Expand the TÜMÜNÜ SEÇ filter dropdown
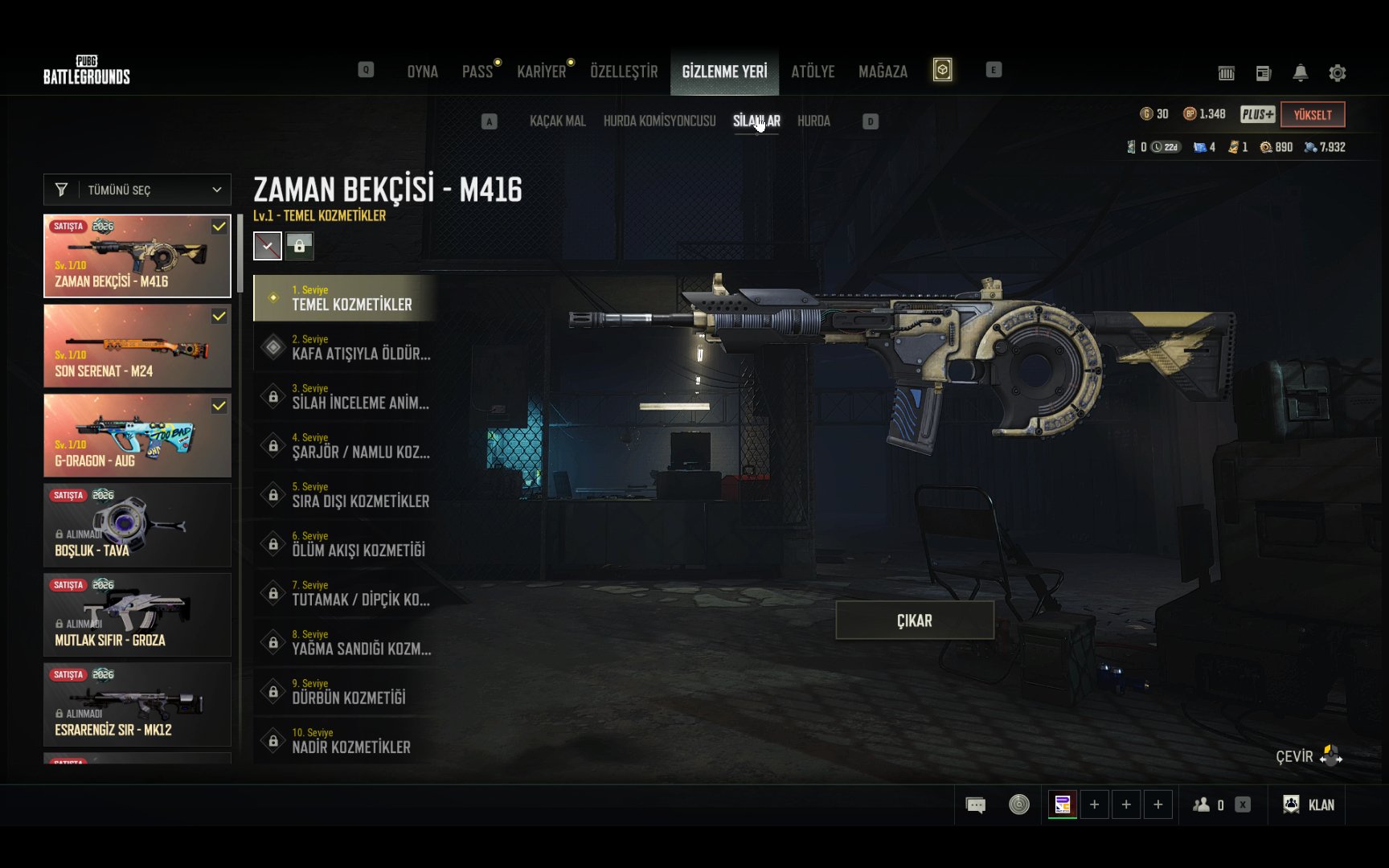This screenshot has height=868, width=1389. (137, 190)
